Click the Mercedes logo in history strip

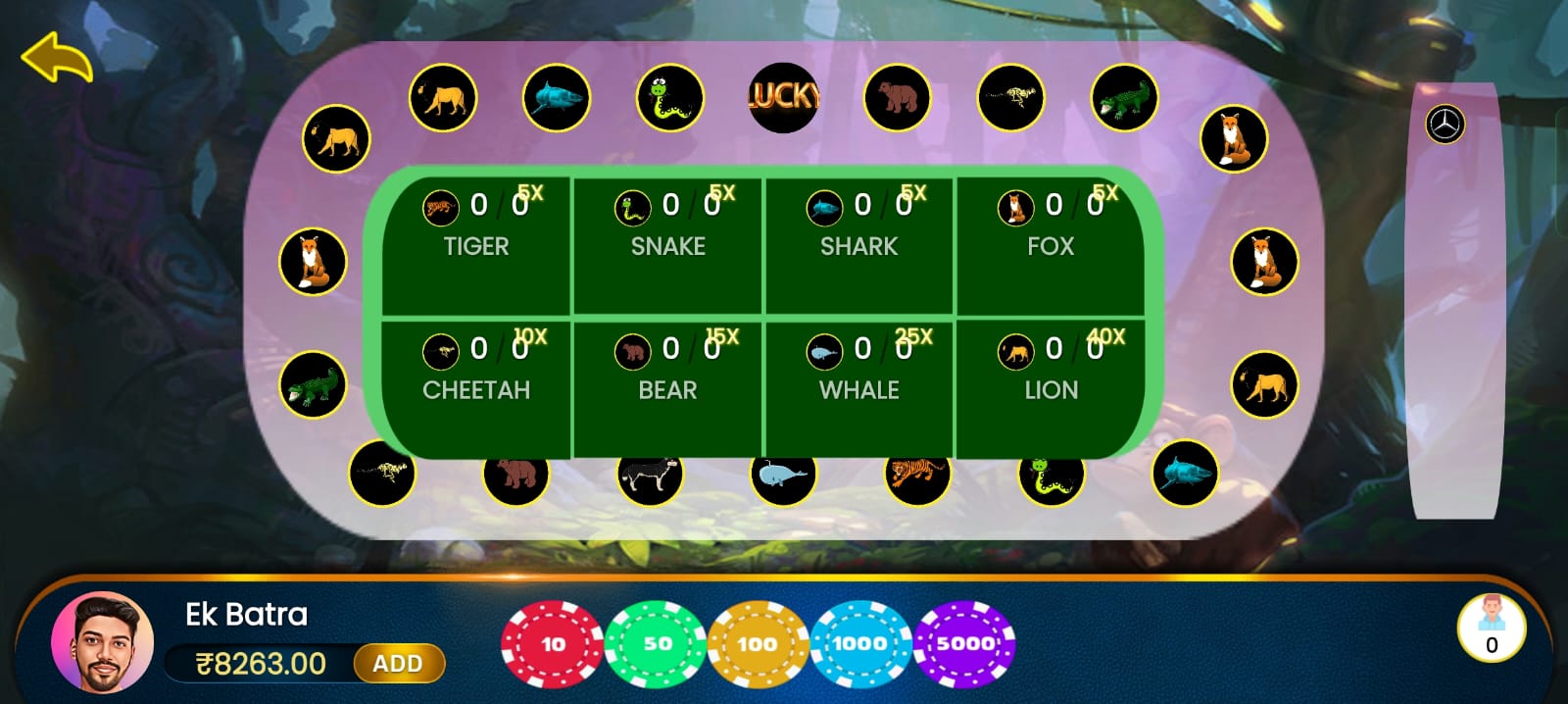pyautogui.click(x=1445, y=125)
